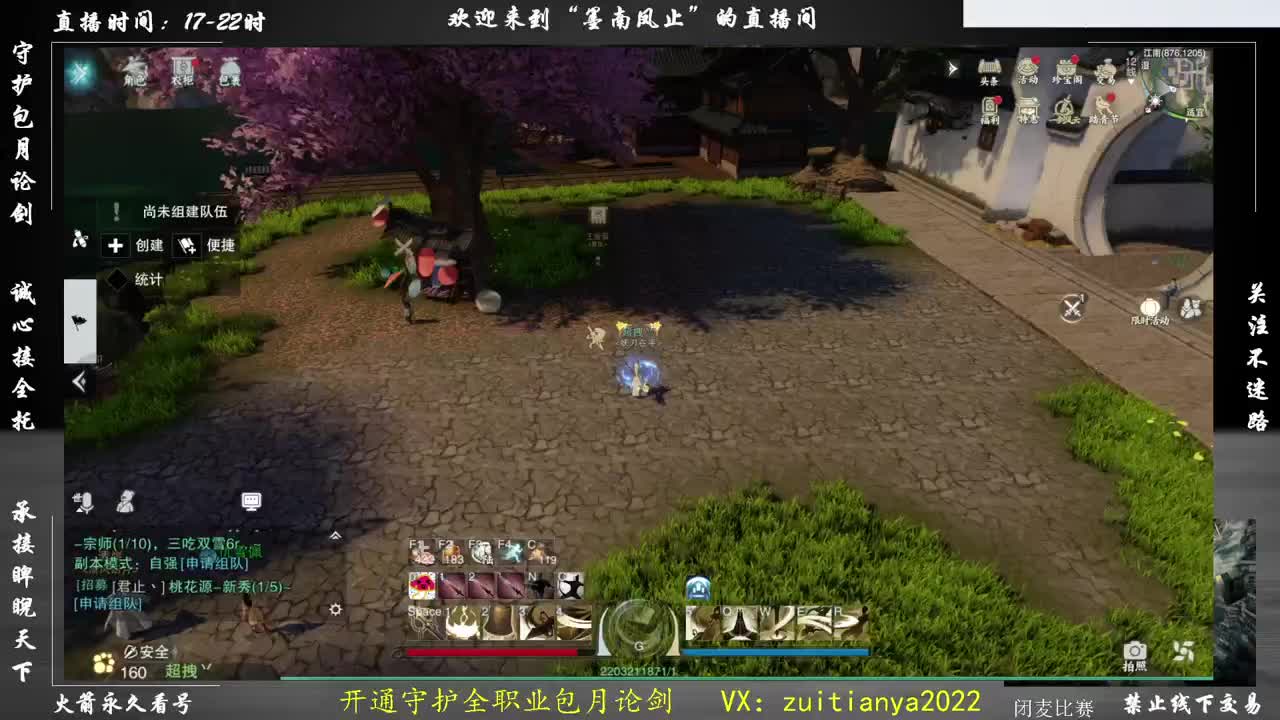Select the 交易 trading icon

(1106, 70)
